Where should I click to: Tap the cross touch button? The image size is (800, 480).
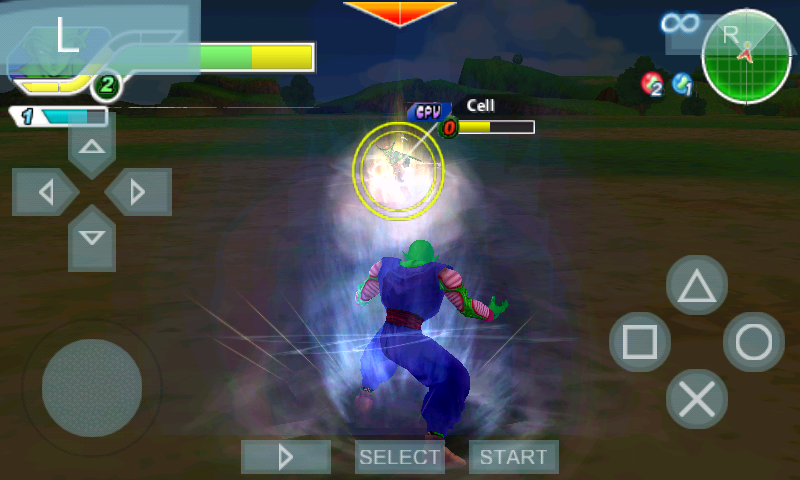tap(697, 399)
